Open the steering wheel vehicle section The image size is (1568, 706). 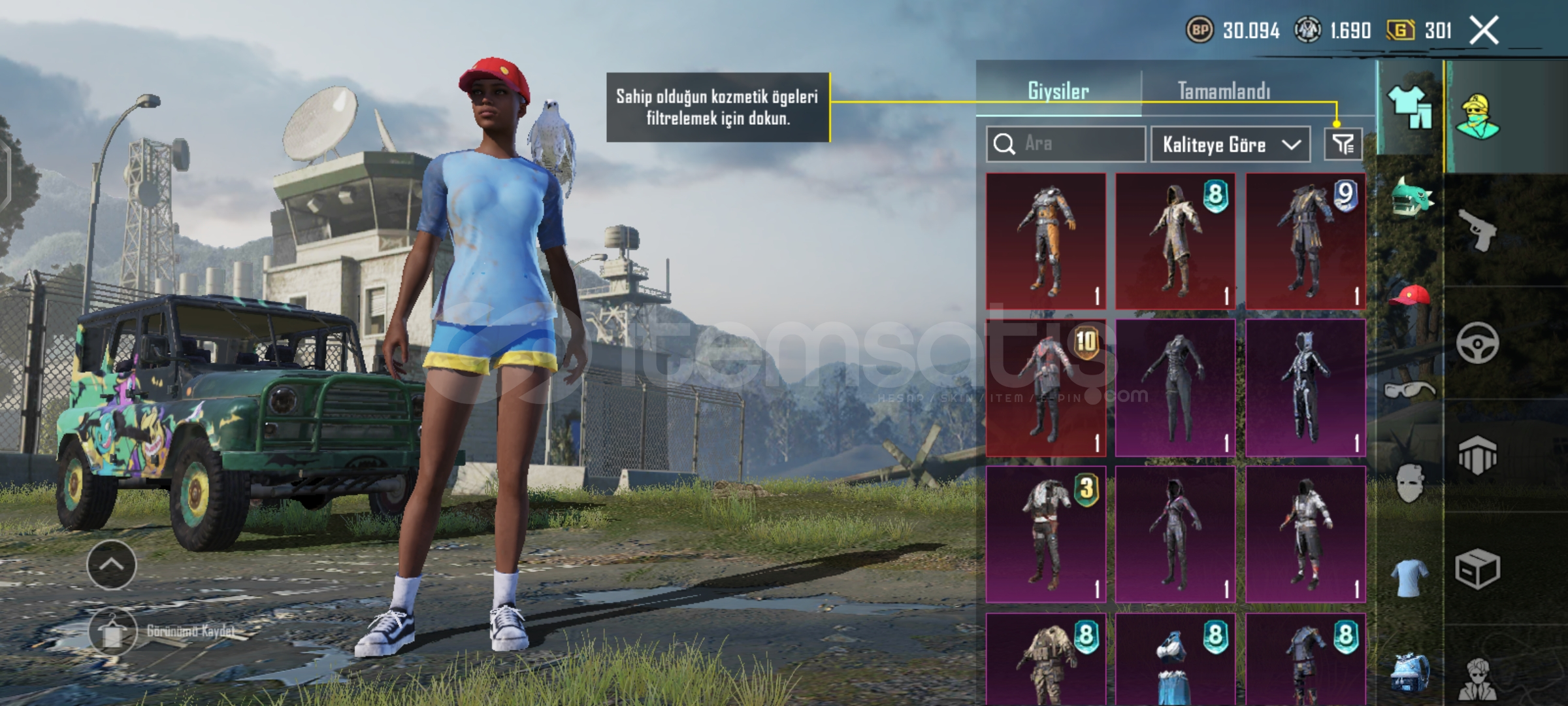coord(1478,343)
